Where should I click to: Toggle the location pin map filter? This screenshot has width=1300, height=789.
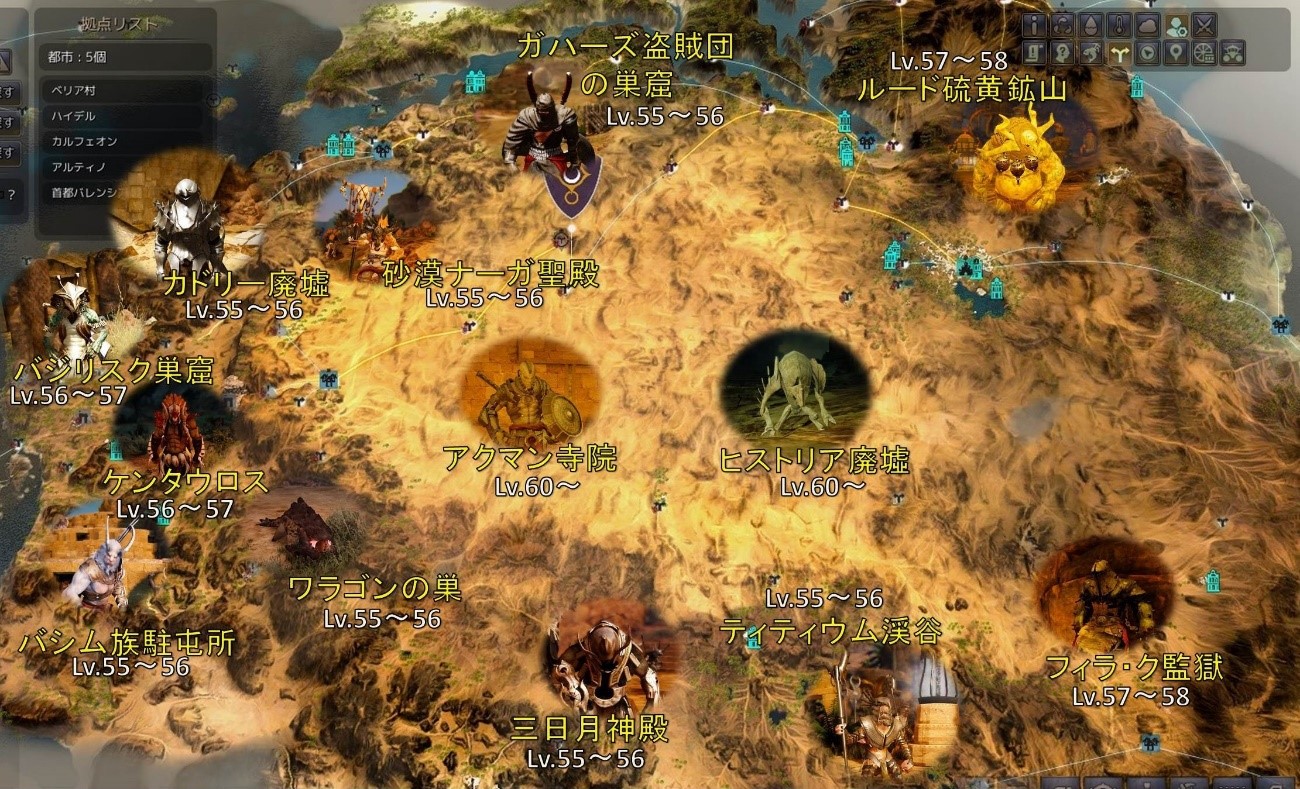[x=1177, y=52]
